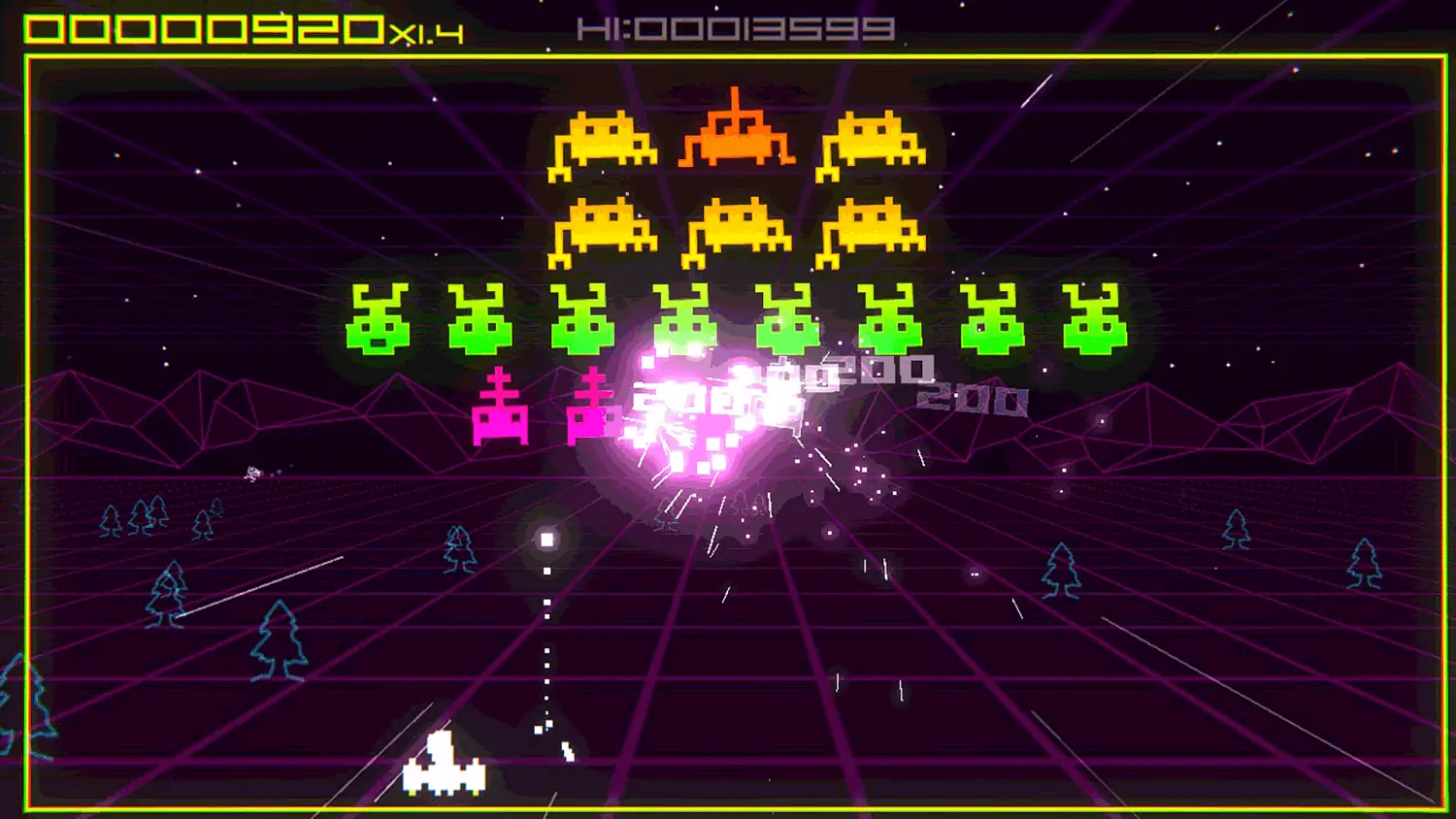Expand the HI:00013599 high score display
This screenshot has height=819, width=1456.
pyautogui.click(x=738, y=27)
